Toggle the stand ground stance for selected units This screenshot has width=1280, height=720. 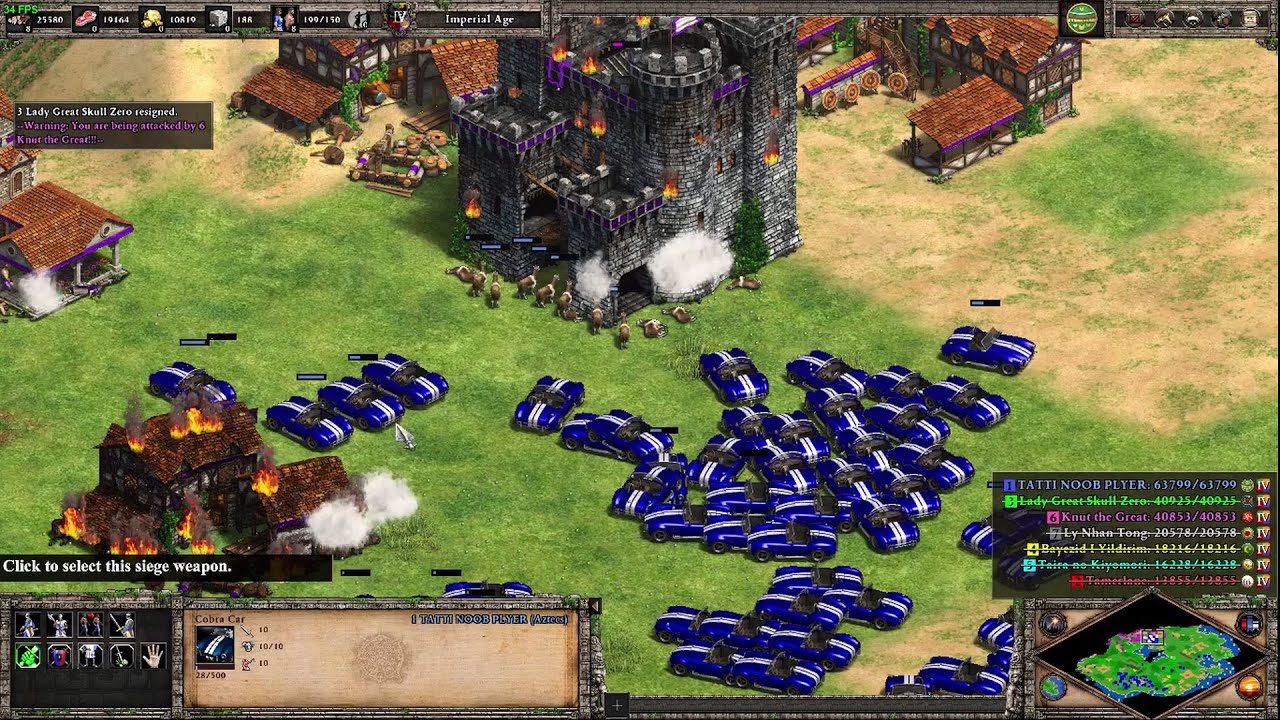coord(89,654)
